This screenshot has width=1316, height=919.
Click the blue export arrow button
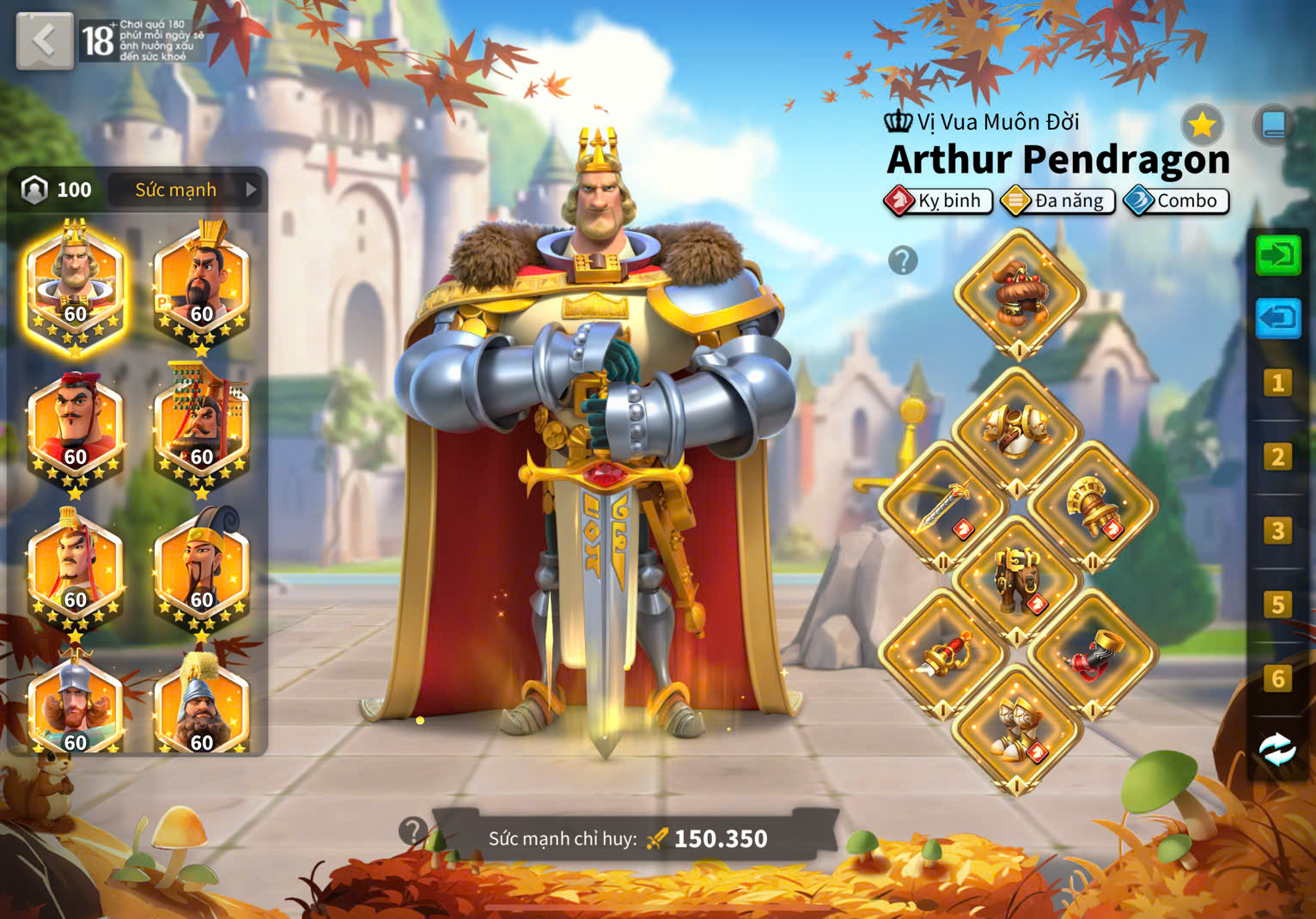1277,319
